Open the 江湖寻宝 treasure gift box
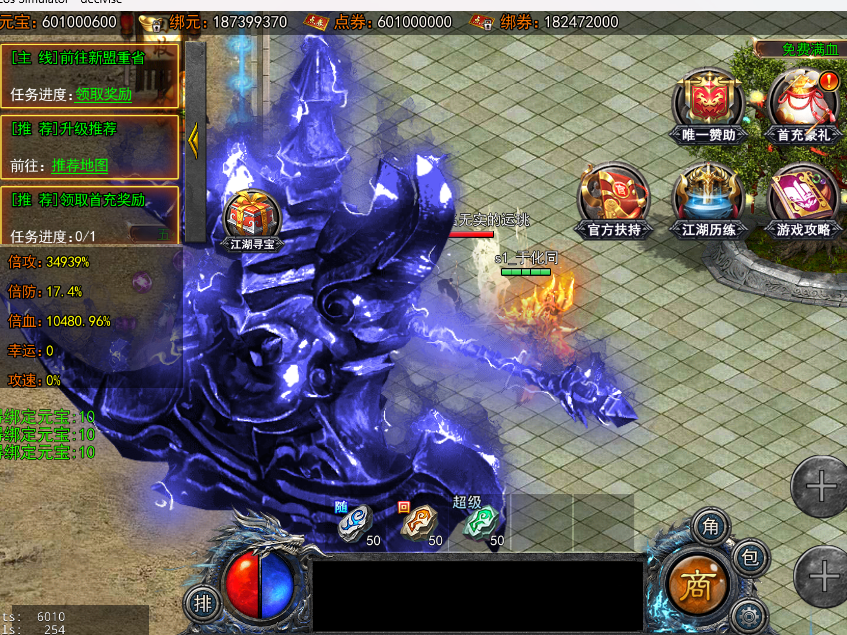 coord(250,216)
